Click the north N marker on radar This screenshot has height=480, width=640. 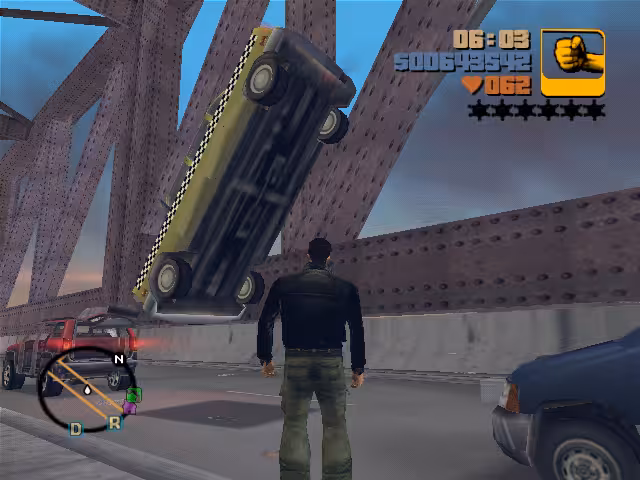(x=119, y=358)
